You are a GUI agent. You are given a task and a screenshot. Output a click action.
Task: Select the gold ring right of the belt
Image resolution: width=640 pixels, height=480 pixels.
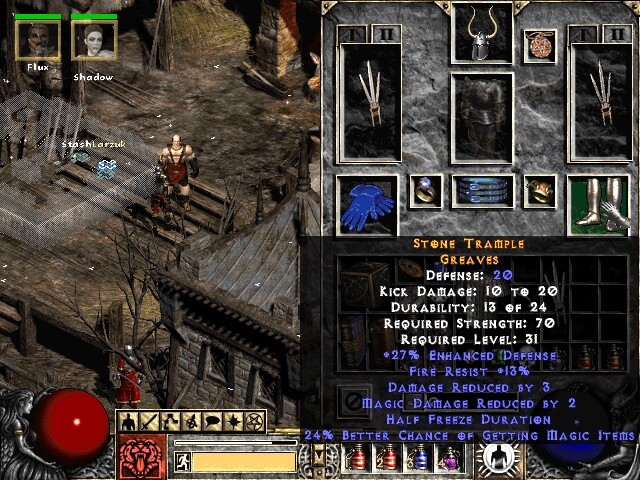click(540, 191)
